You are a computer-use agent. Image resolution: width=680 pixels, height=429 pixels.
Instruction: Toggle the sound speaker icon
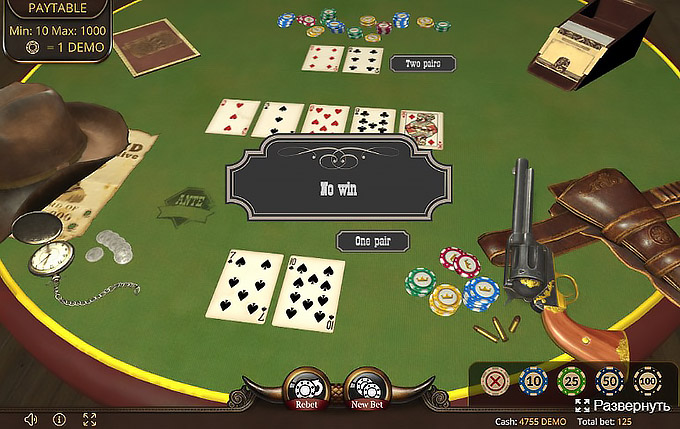click(x=31, y=419)
